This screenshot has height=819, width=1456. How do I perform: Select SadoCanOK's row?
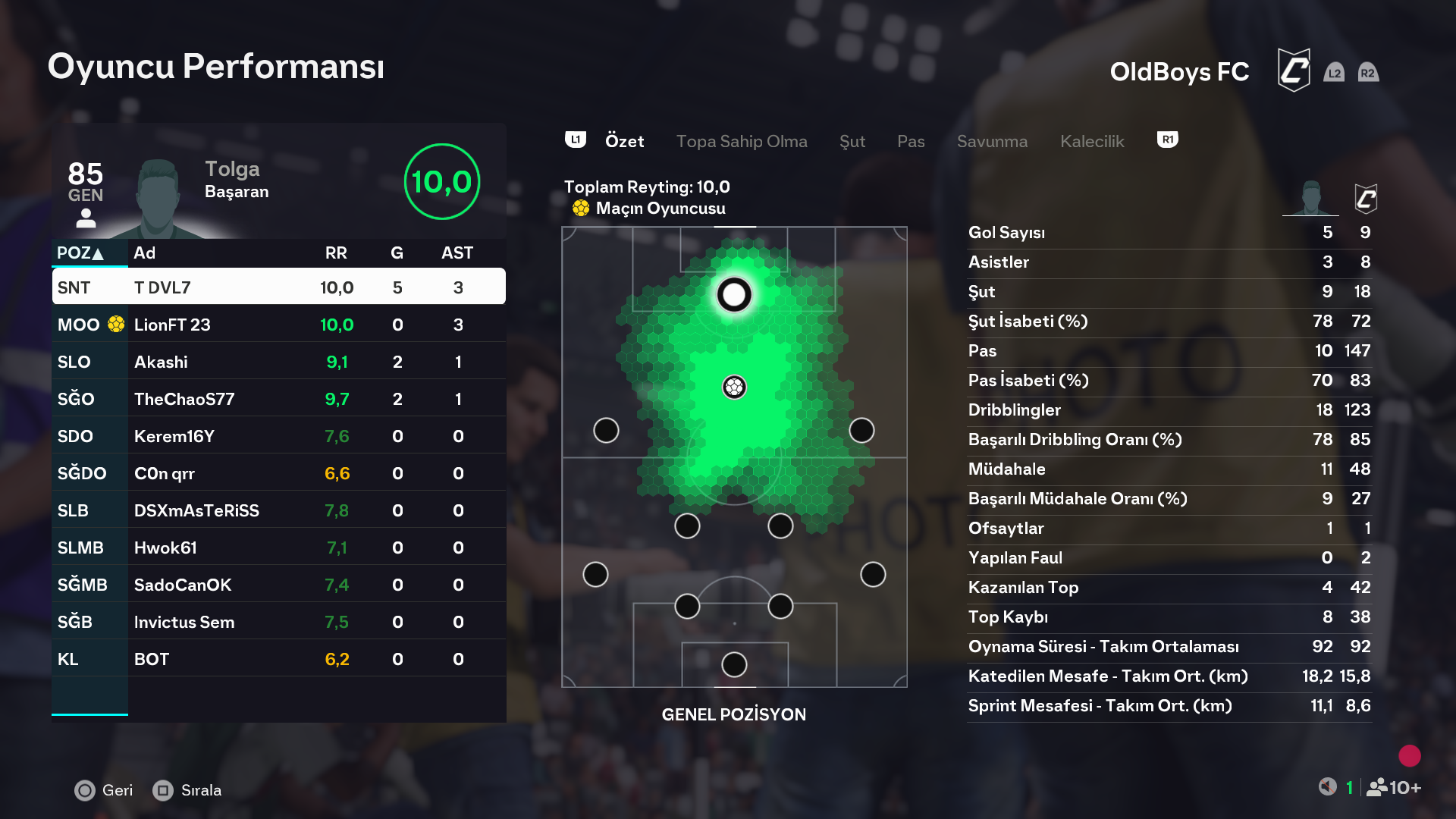coord(278,585)
